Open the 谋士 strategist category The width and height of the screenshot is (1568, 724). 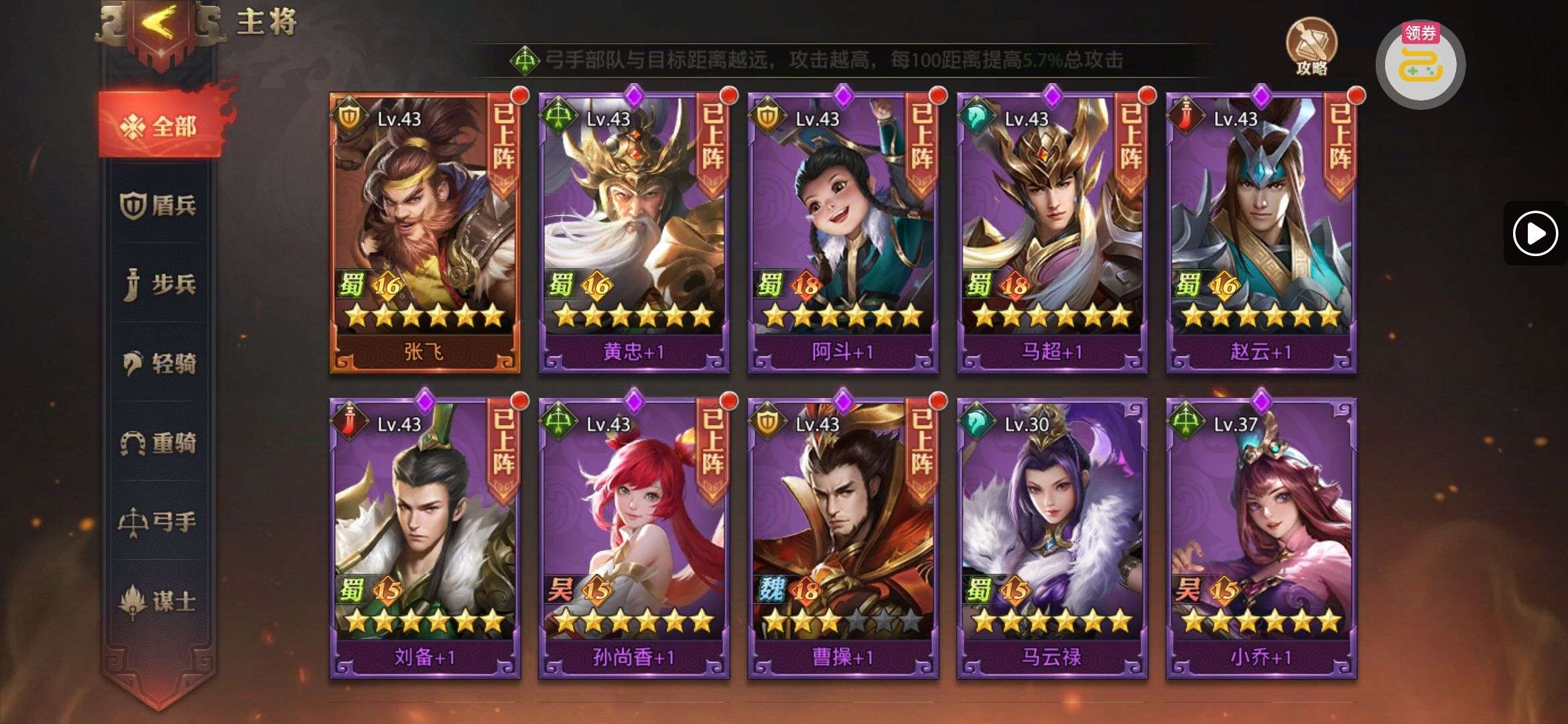pos(159,601)
